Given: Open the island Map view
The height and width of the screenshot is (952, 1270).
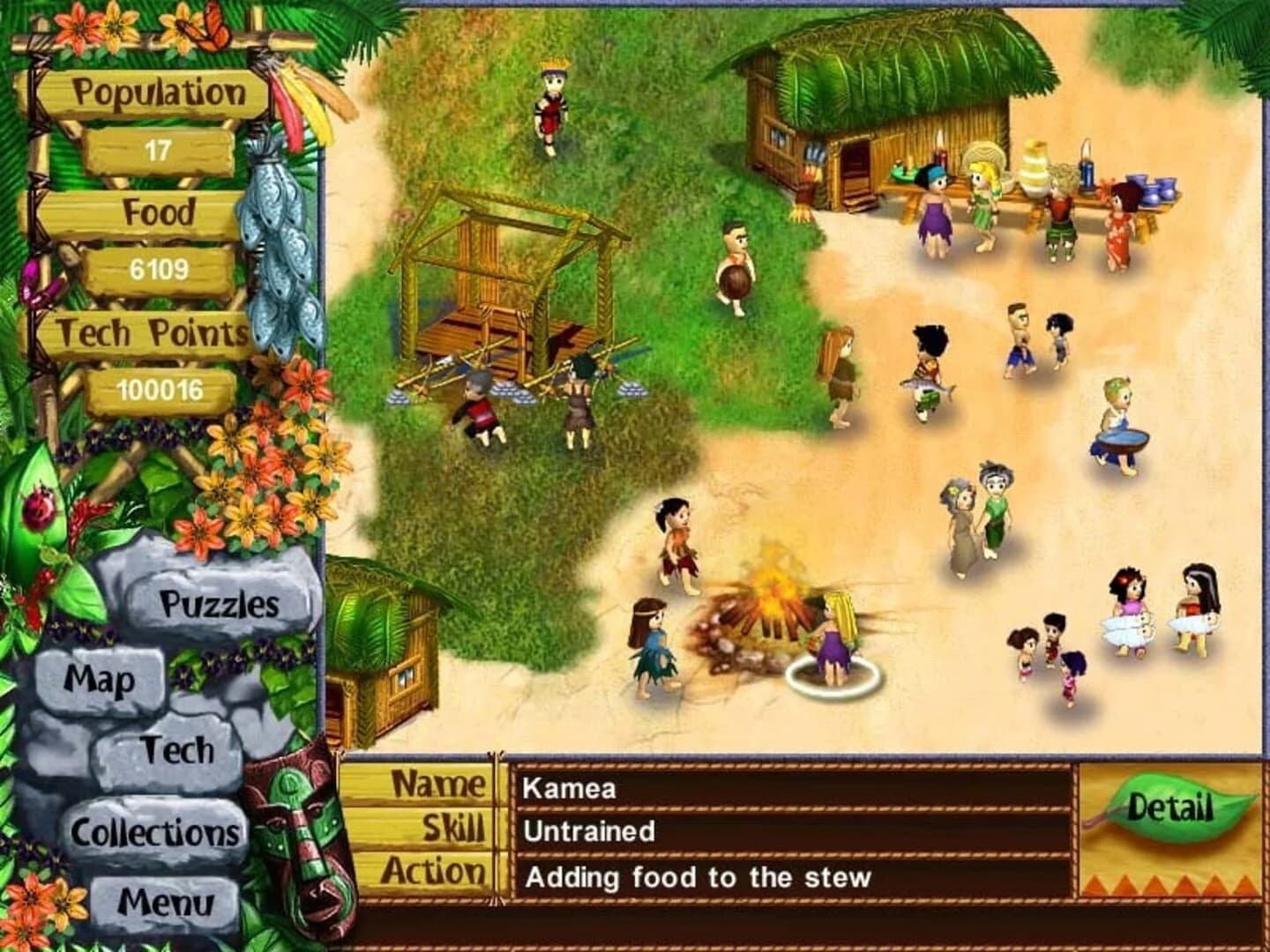Looking at the screenshot, I should [x=104, y=680].
